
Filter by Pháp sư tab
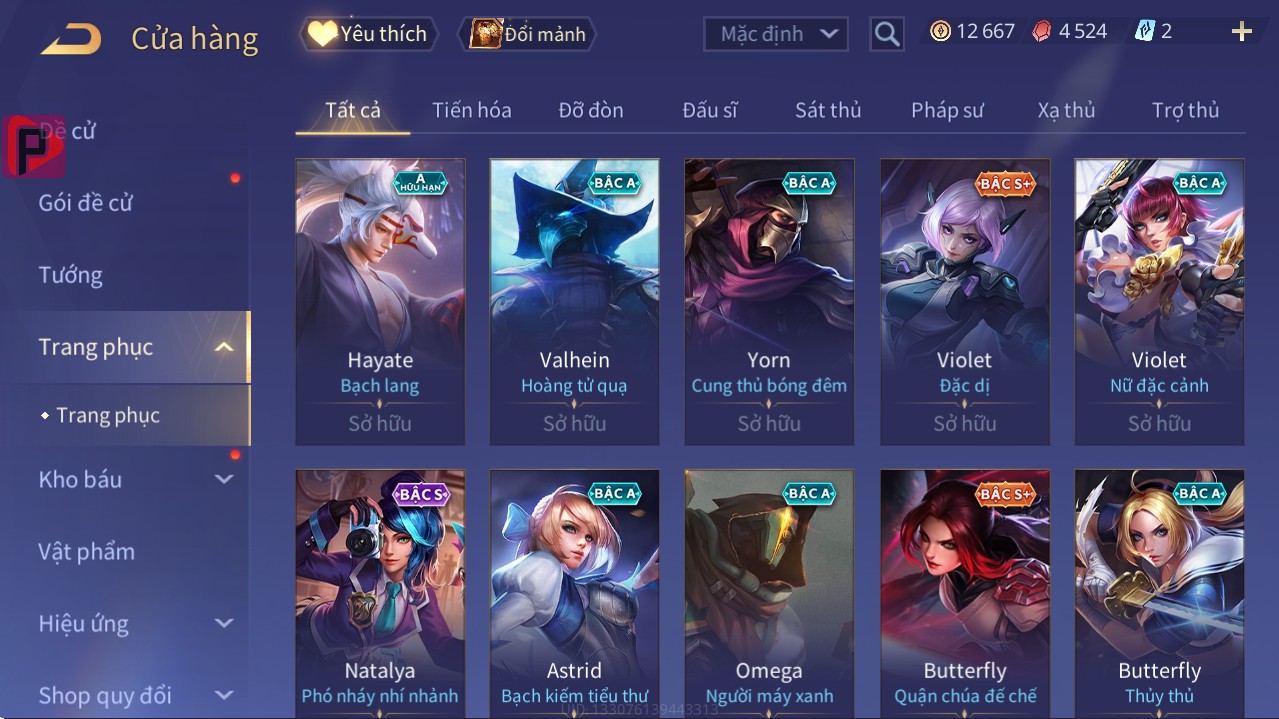tap(947, 110)
